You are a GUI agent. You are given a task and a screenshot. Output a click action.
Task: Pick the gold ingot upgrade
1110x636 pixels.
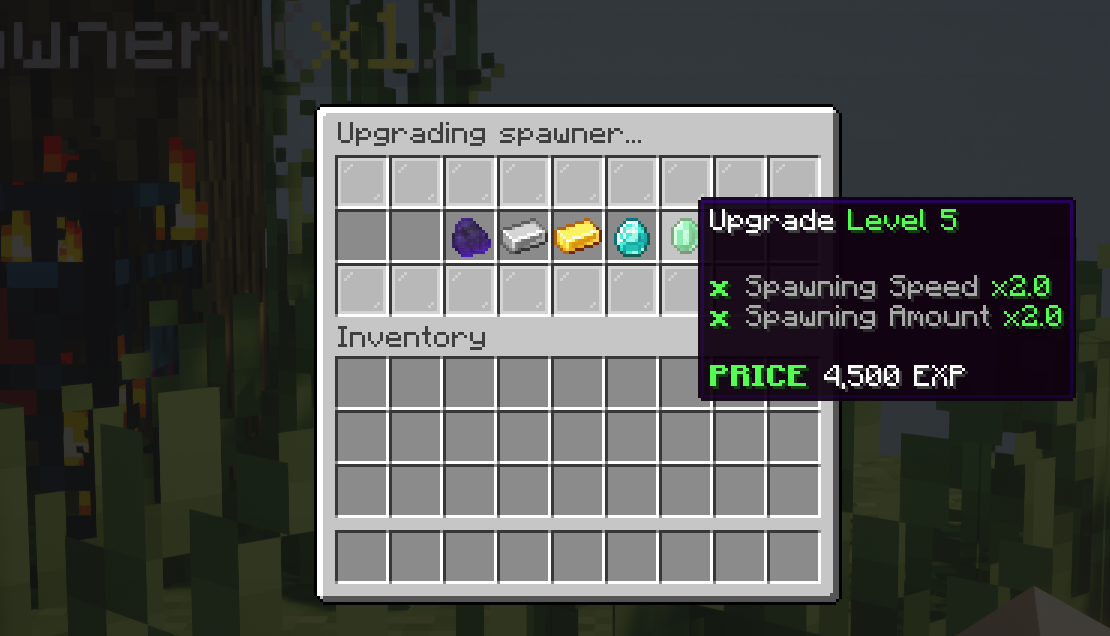578,237
